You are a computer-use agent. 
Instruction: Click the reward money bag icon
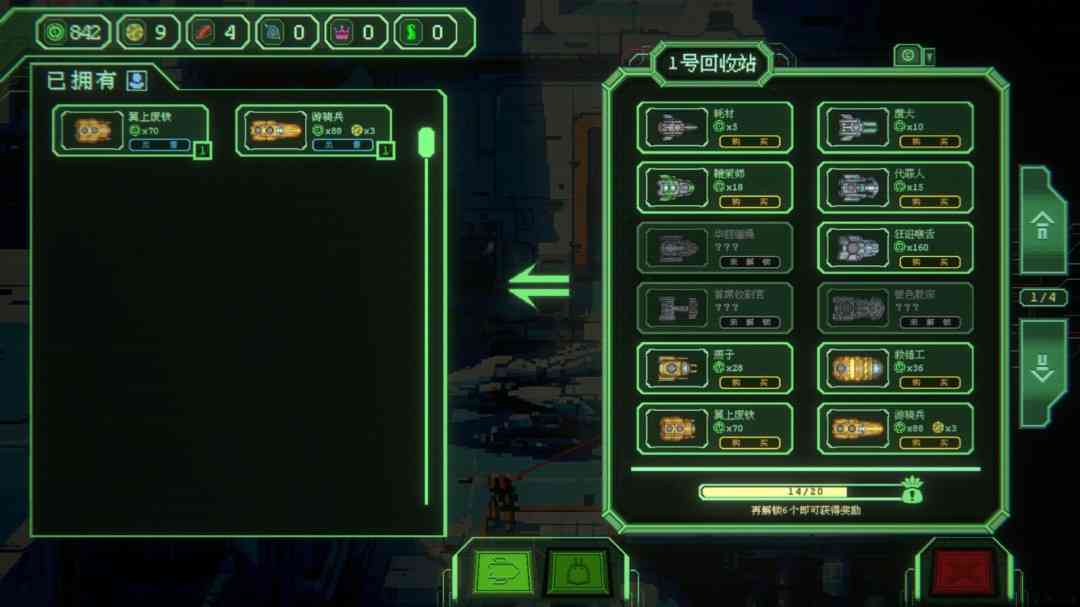click(x=911, y=490)
